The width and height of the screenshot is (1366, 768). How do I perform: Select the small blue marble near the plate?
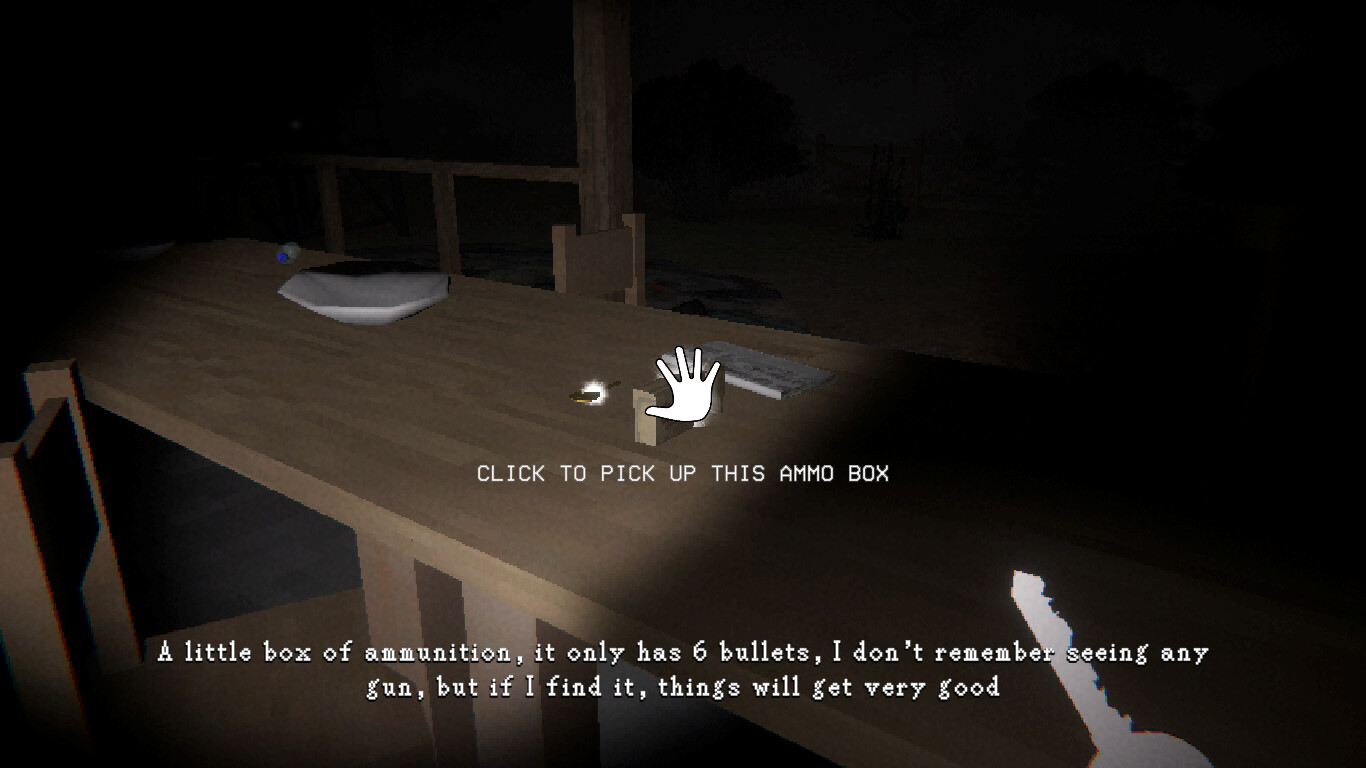pyautogui.click(x=283, y=254)
